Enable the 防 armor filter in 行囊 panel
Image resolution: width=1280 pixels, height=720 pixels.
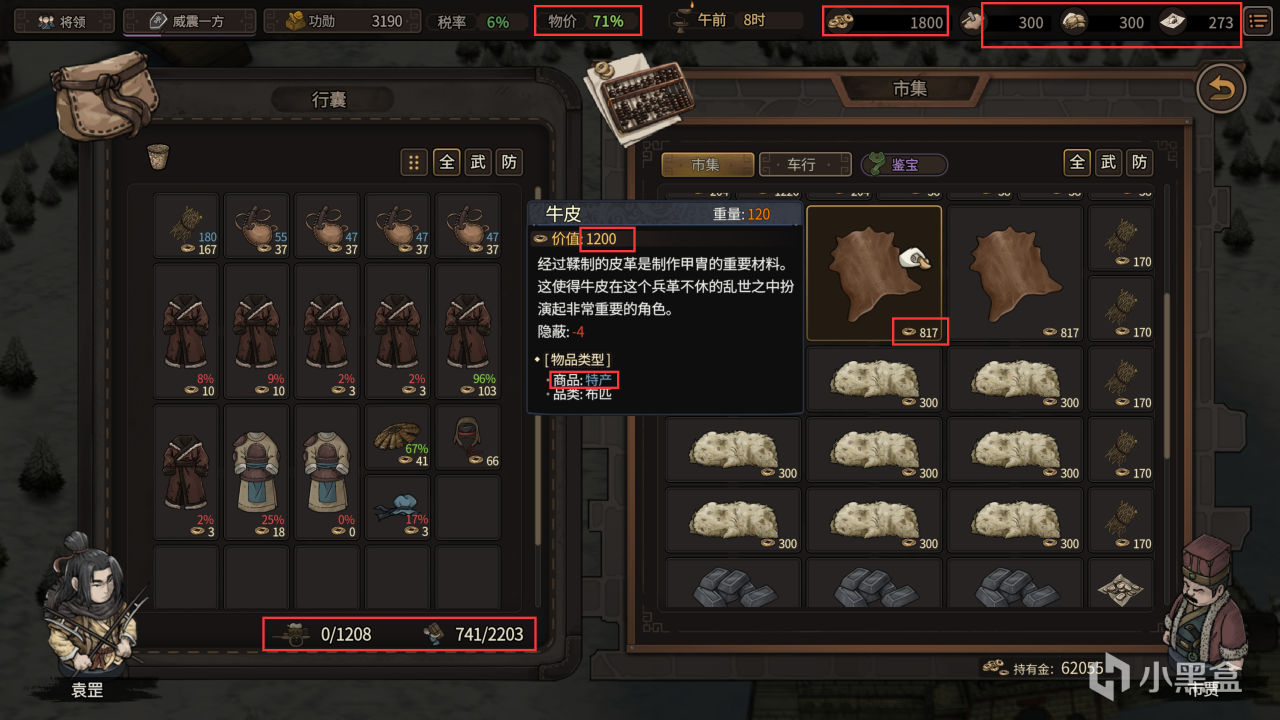(509, 161)
